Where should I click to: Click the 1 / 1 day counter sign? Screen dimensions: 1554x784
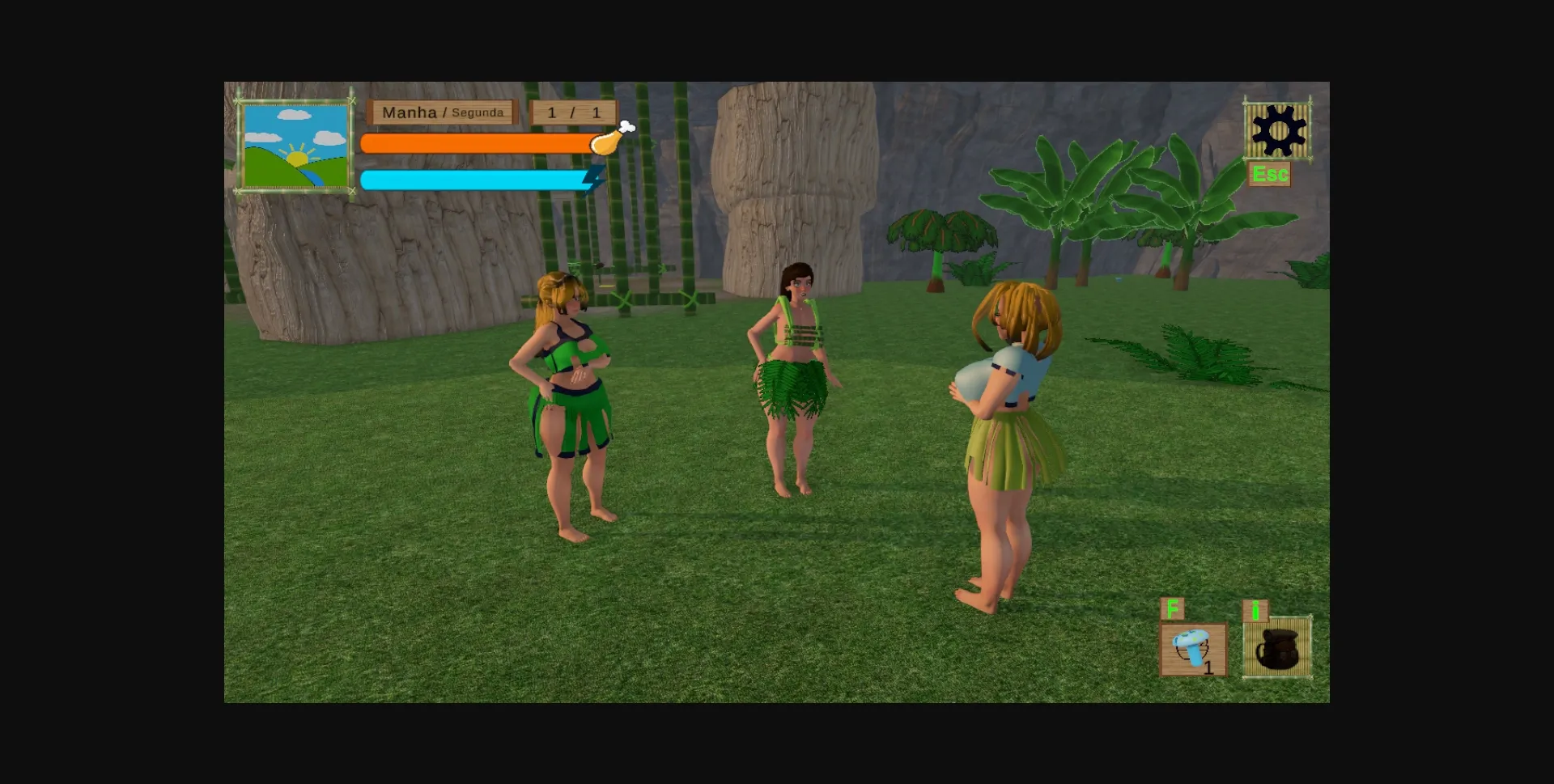(x=571, y=112)
